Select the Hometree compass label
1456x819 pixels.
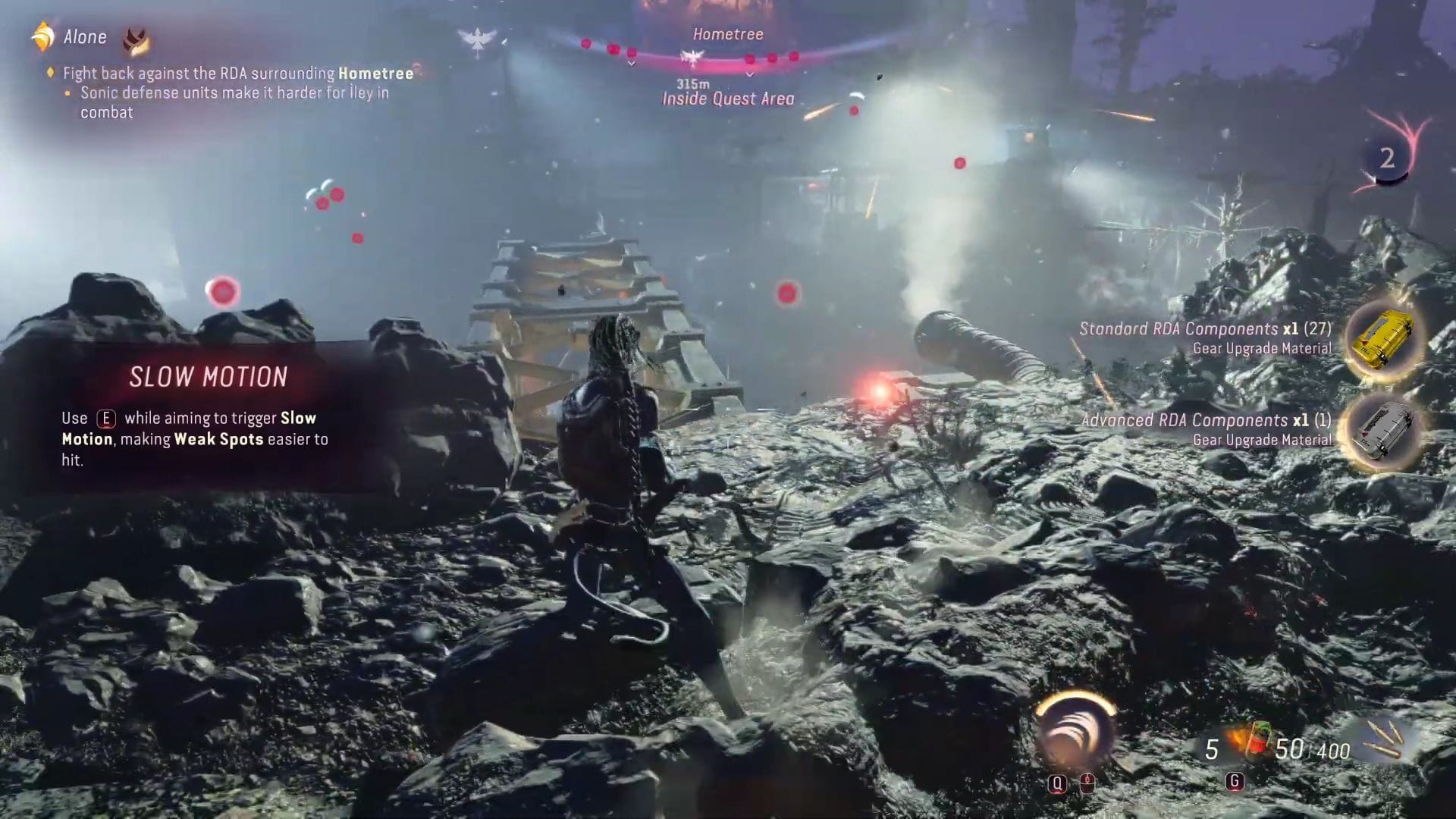pyautogui.click(x=728, y=33)
